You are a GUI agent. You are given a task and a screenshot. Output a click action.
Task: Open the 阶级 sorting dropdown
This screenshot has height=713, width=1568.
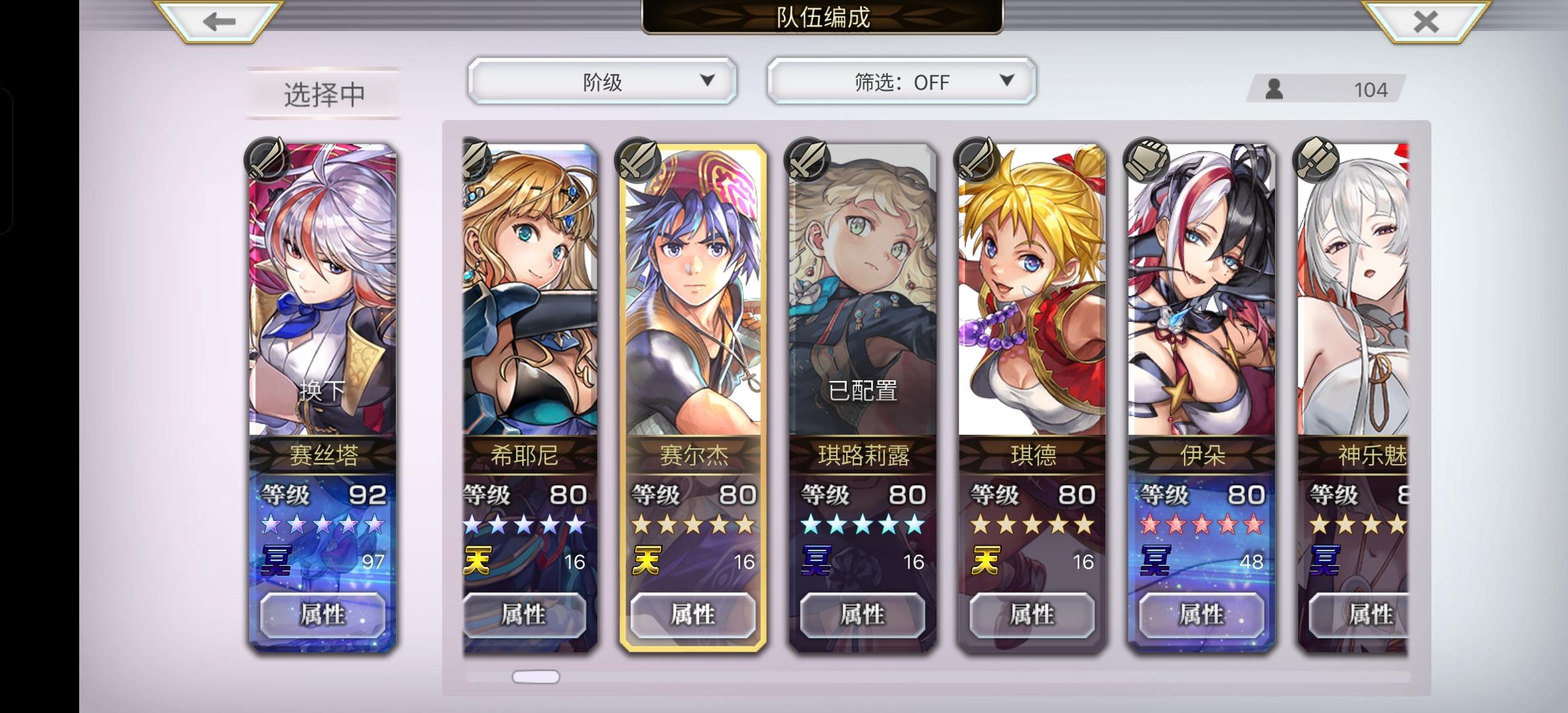coord(602,80)
